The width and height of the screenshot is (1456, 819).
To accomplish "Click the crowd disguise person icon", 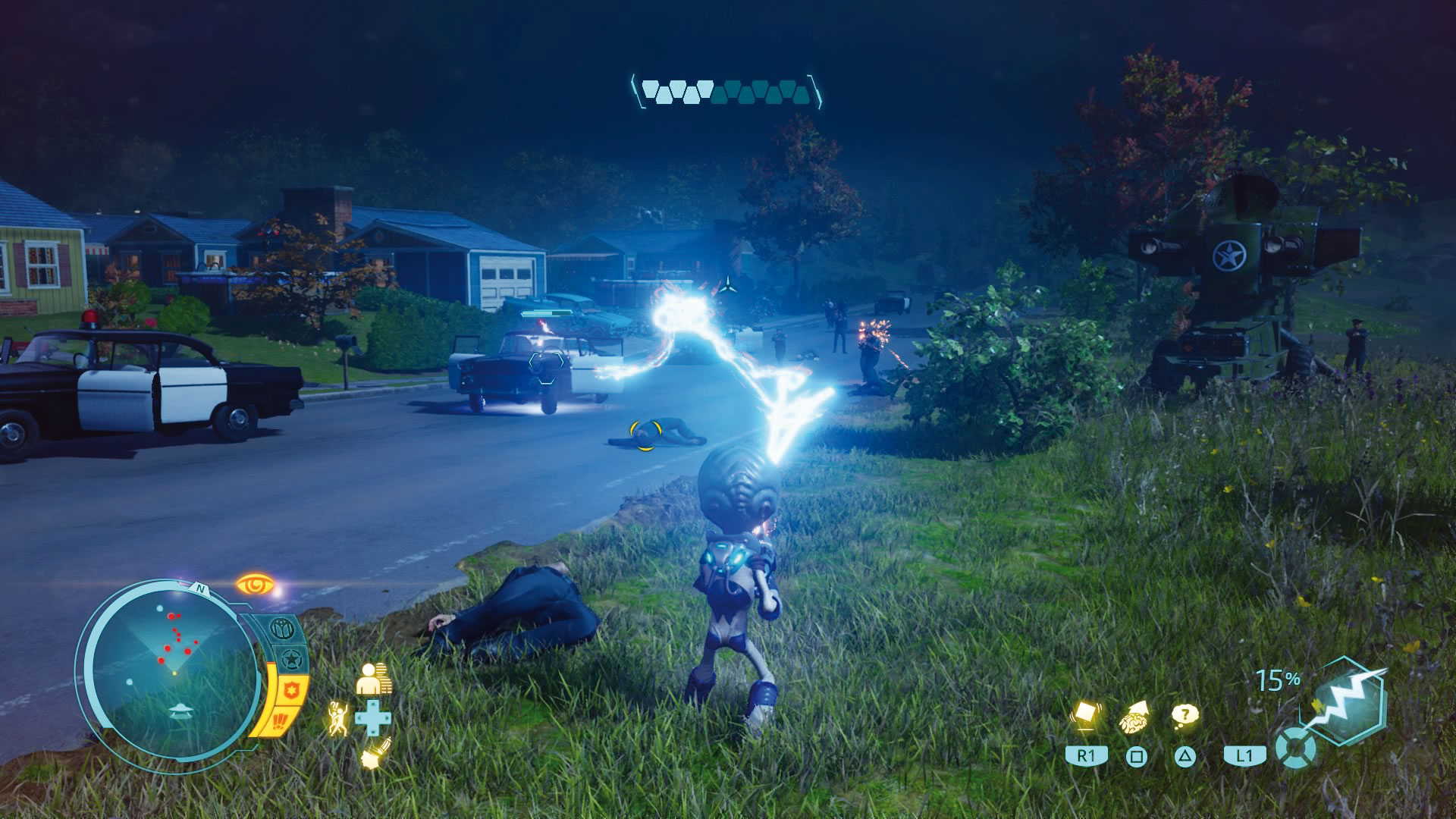I will [373, 678].
